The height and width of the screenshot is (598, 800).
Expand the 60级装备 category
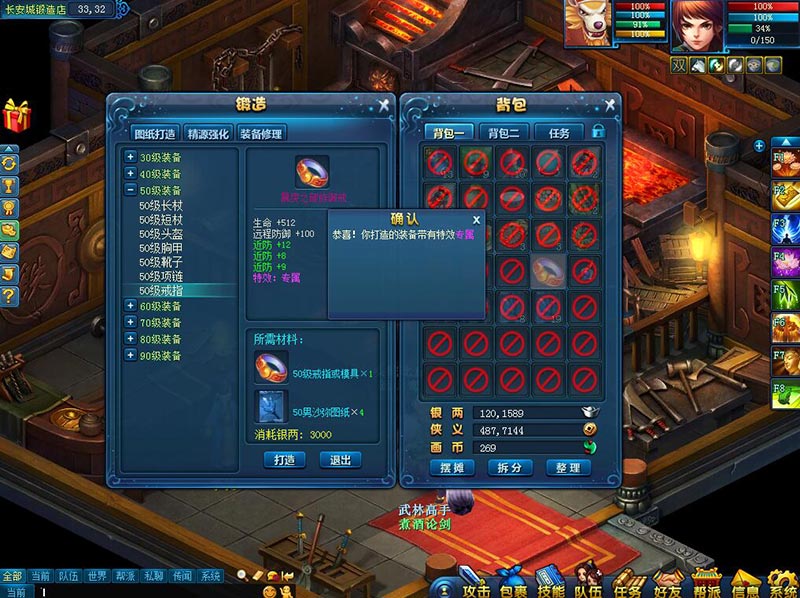[131, 307]
